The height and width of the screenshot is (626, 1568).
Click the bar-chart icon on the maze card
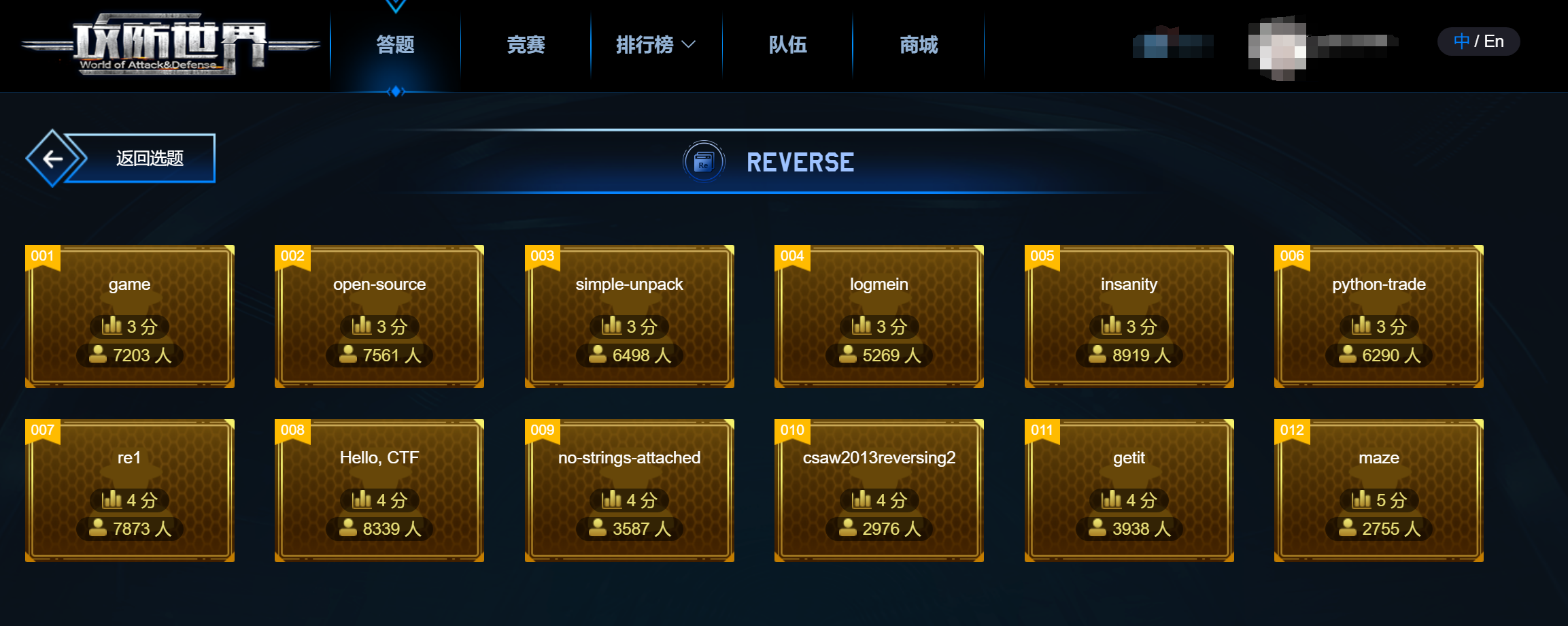[x=1361, y=499]
